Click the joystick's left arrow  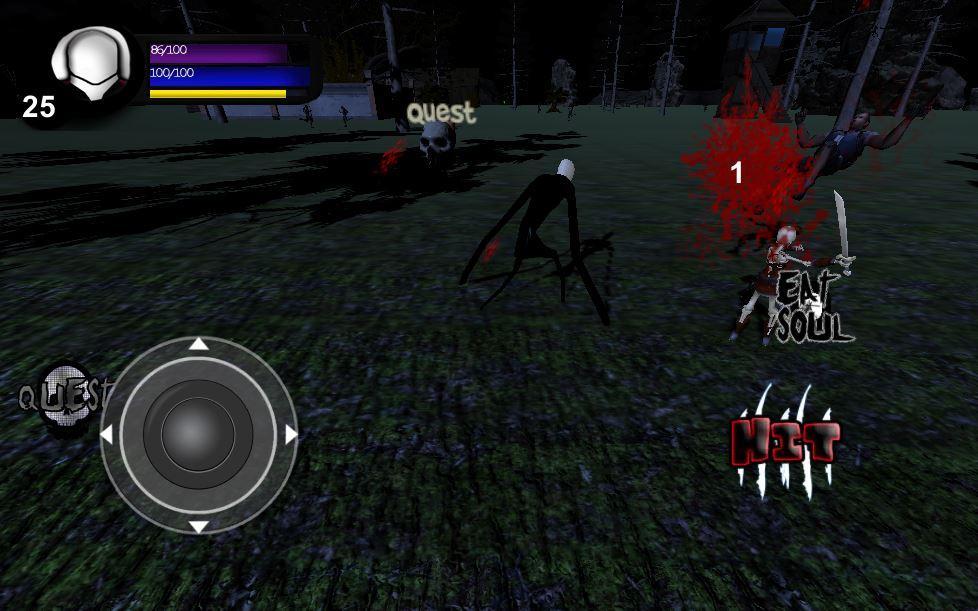click(x=107, y=435)
